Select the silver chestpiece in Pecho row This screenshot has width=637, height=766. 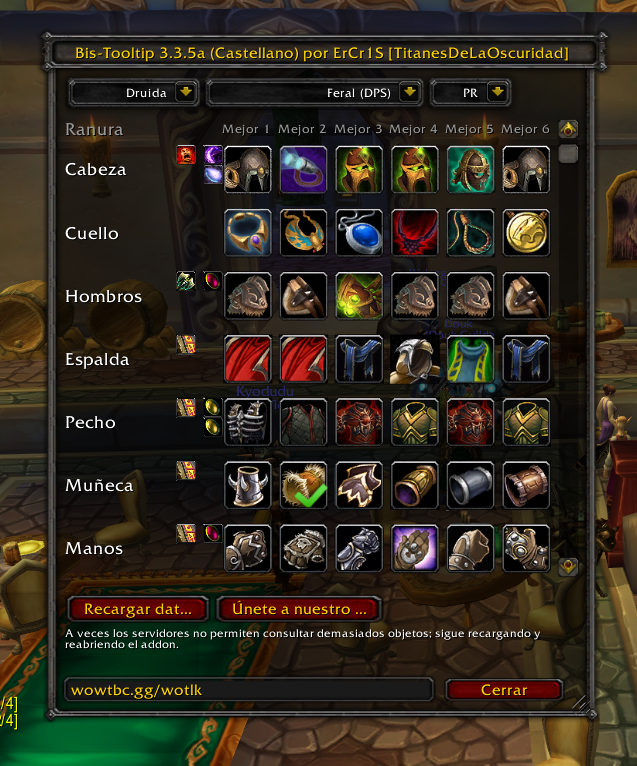pos(247,422)
